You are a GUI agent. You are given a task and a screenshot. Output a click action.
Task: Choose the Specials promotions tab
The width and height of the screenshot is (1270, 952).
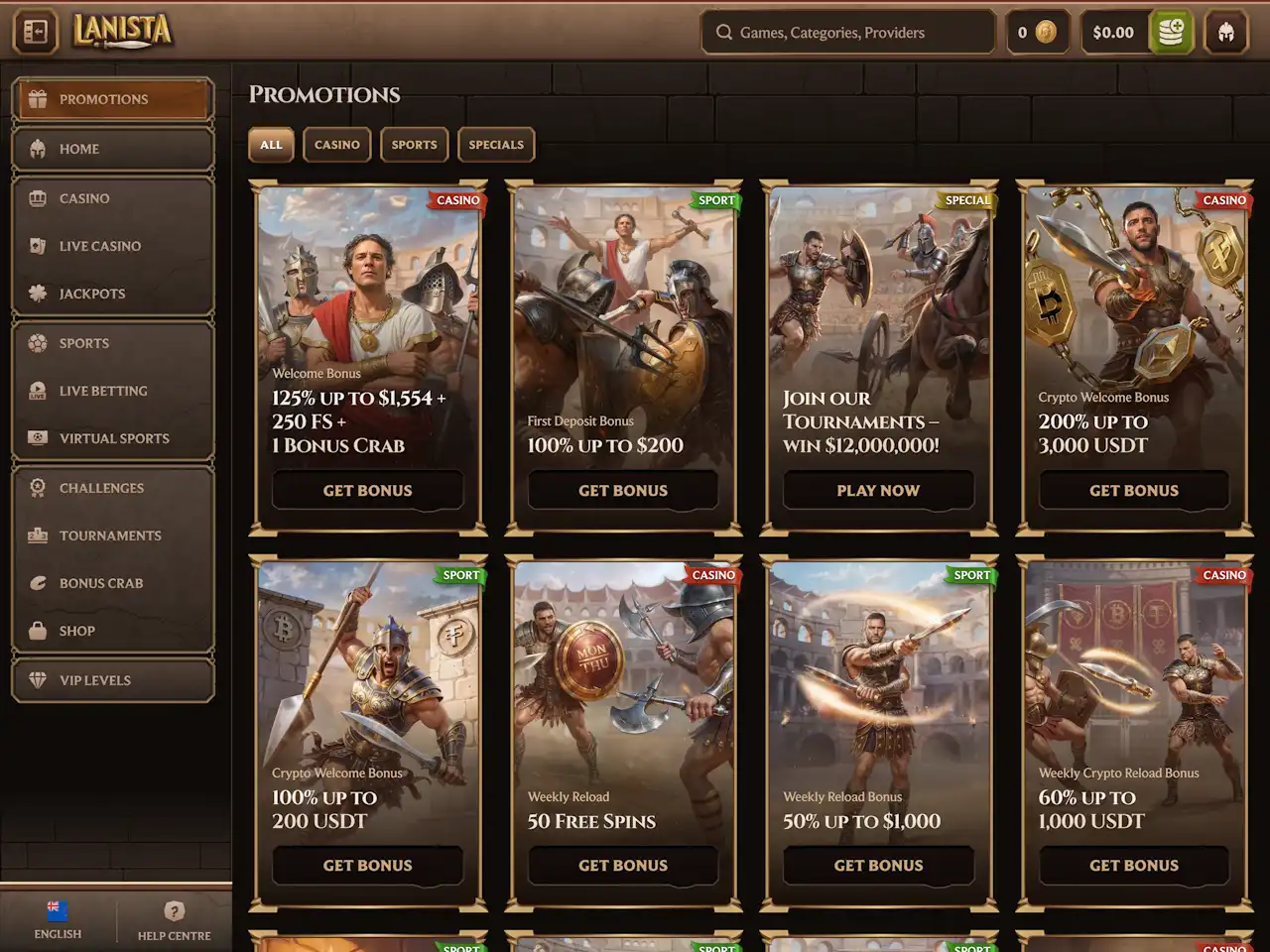click(496, 145)
